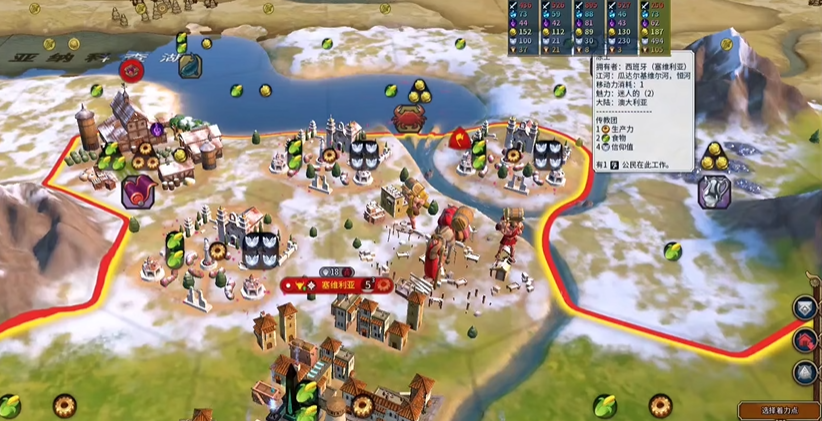The image size is (822, 421).
Task: Click the silver jug resource icon
Action: tap(713, 190)
